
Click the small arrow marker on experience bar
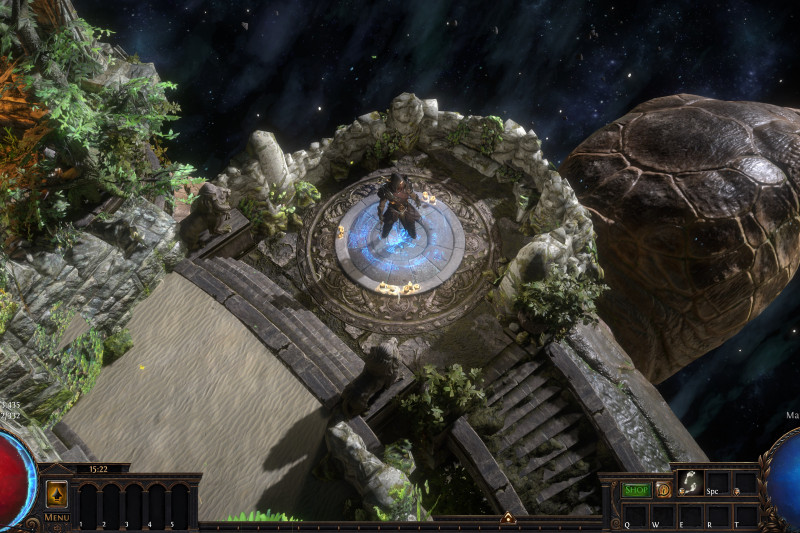point(507,518)
